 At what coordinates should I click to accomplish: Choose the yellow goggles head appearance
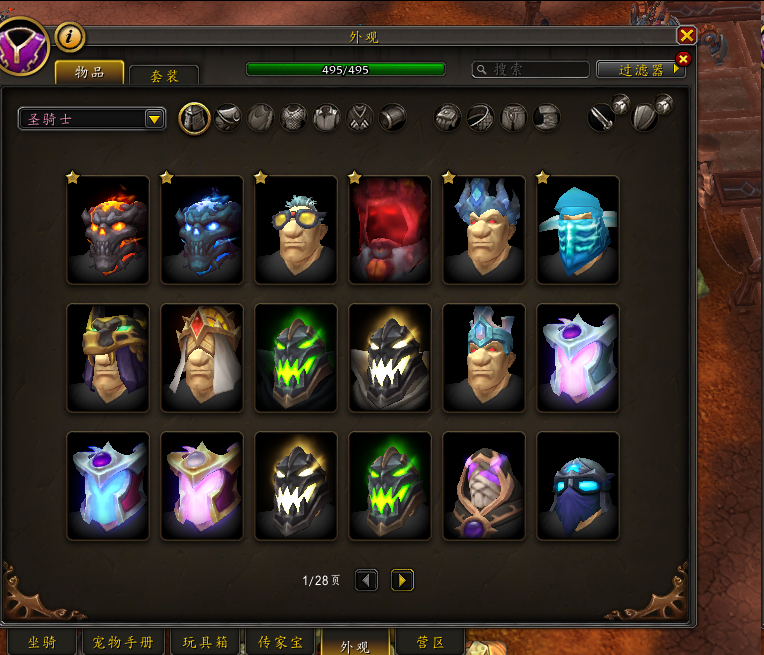[296, 230]
